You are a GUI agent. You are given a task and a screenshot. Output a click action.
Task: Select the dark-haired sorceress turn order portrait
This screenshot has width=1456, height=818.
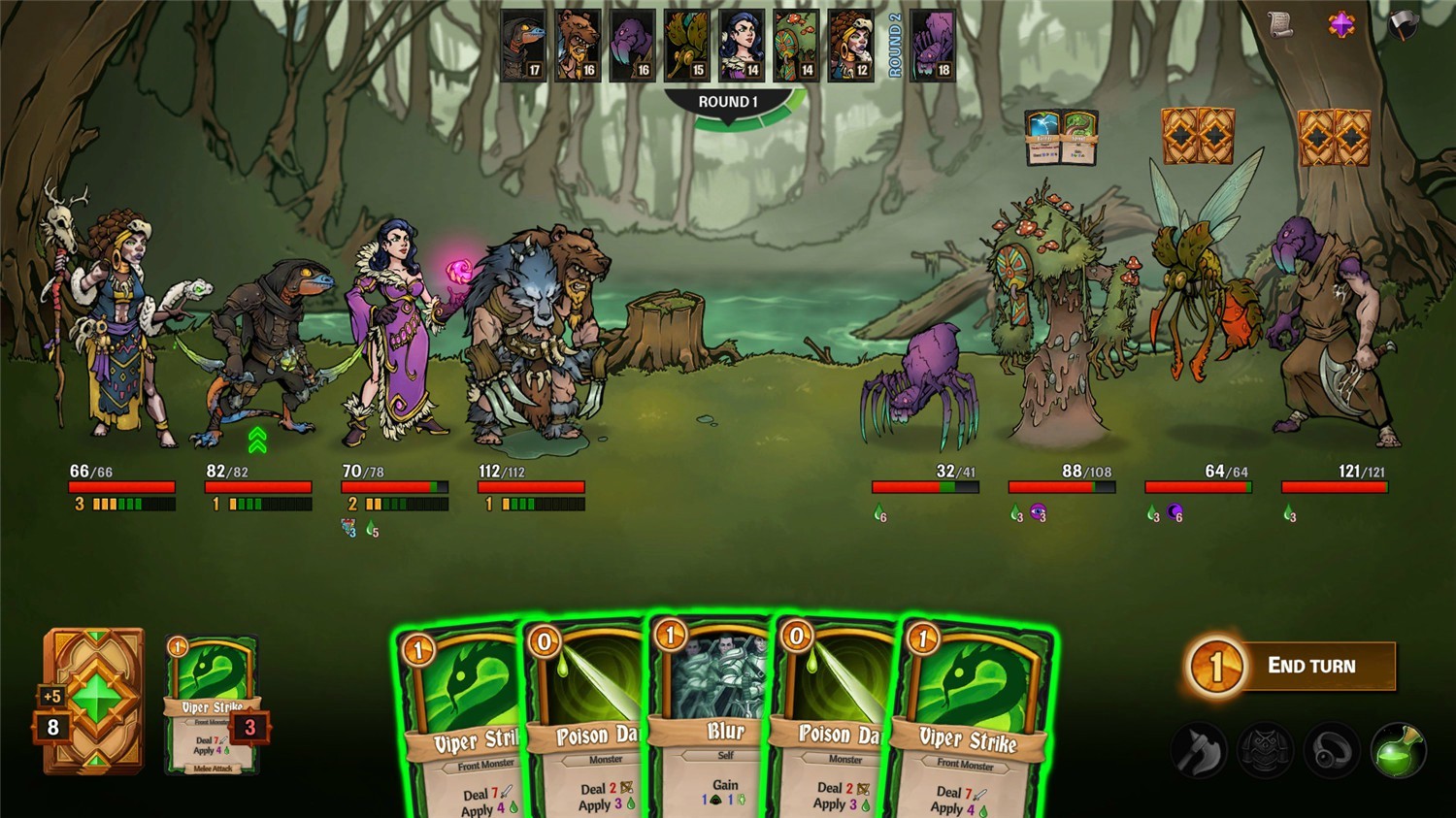[x=743, y=46]
